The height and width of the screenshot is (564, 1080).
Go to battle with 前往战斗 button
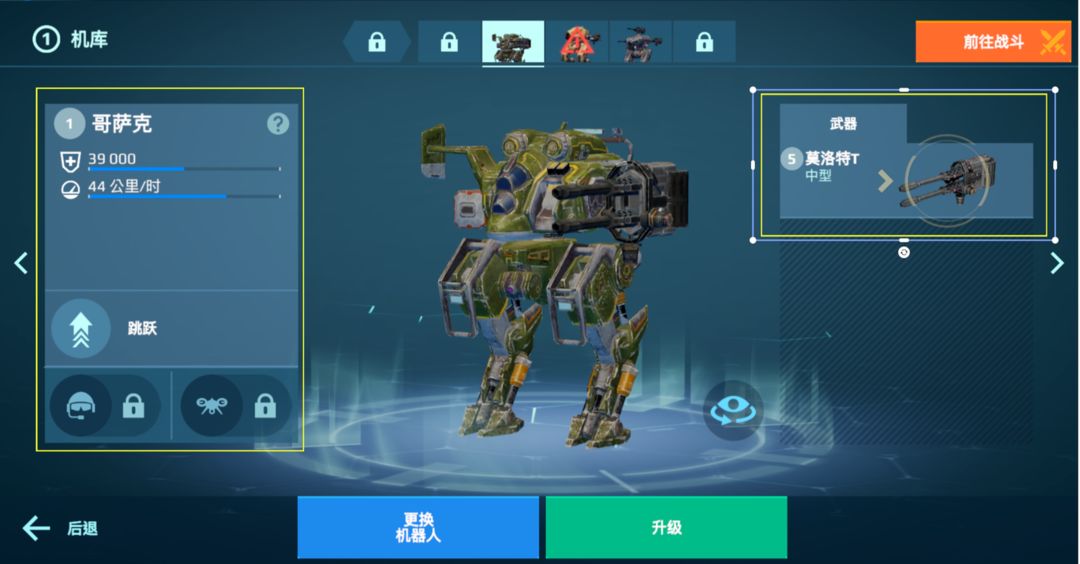pyautogui.click(x=992, y=42)
